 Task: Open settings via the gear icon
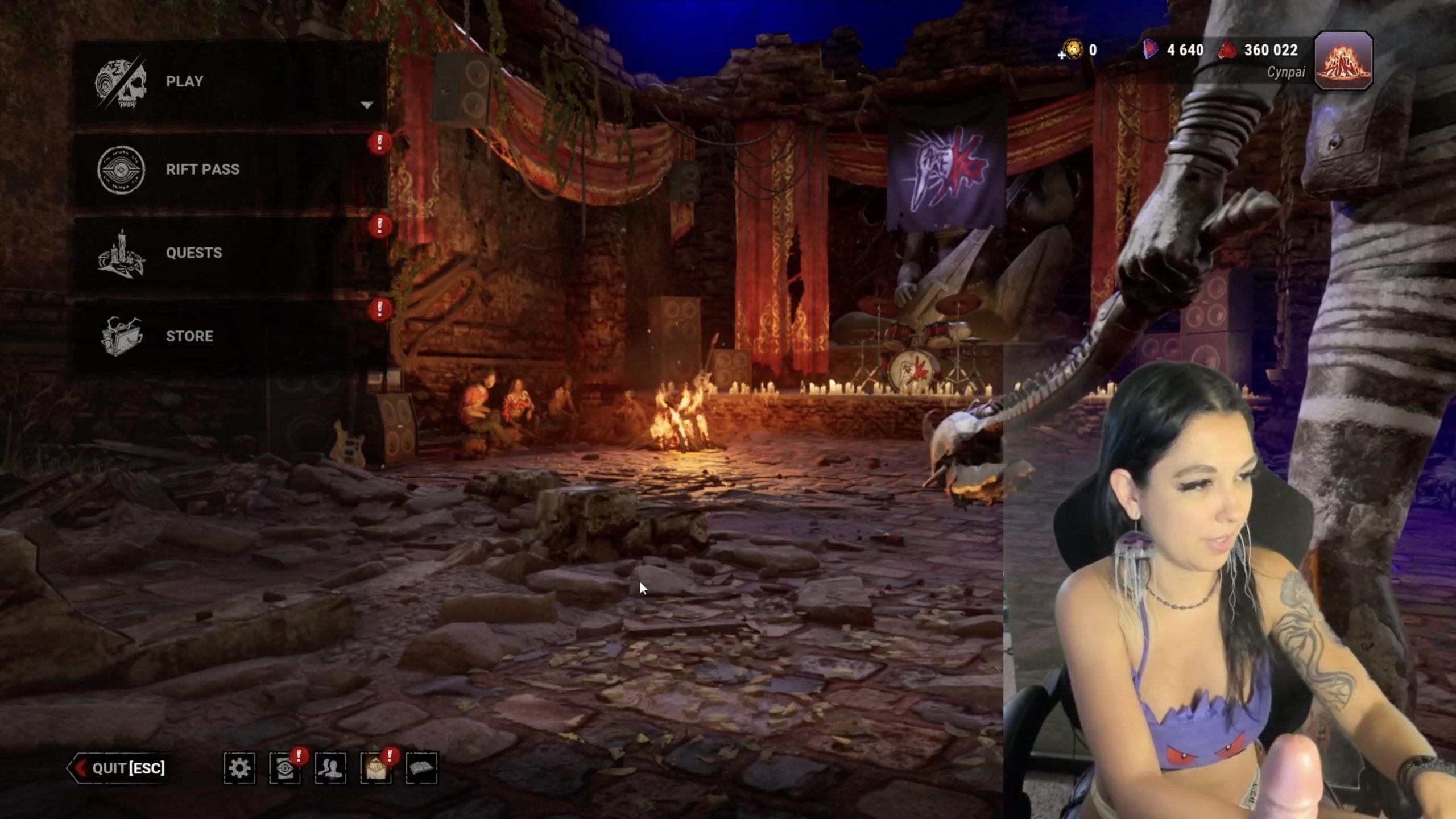tap(239, 768)
